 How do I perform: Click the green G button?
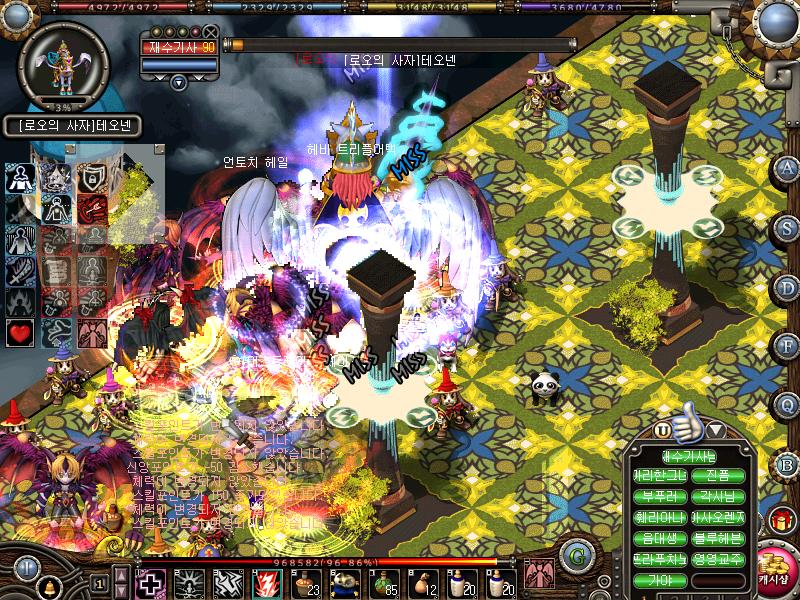coord(574,555)
